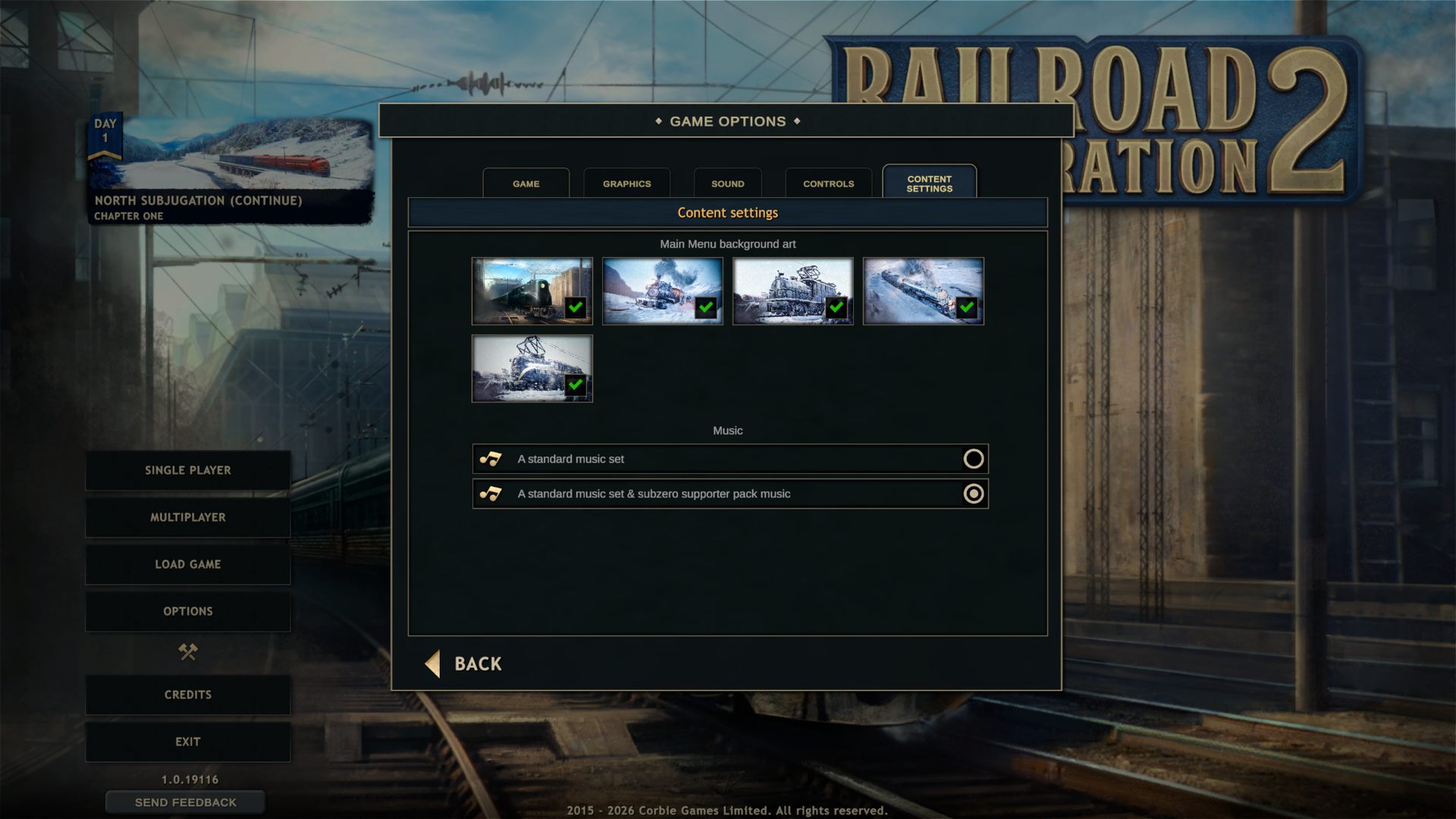The image size is (1456, 819).
Task: Switch to the Game tab
Action: click(x=526, y=184)
